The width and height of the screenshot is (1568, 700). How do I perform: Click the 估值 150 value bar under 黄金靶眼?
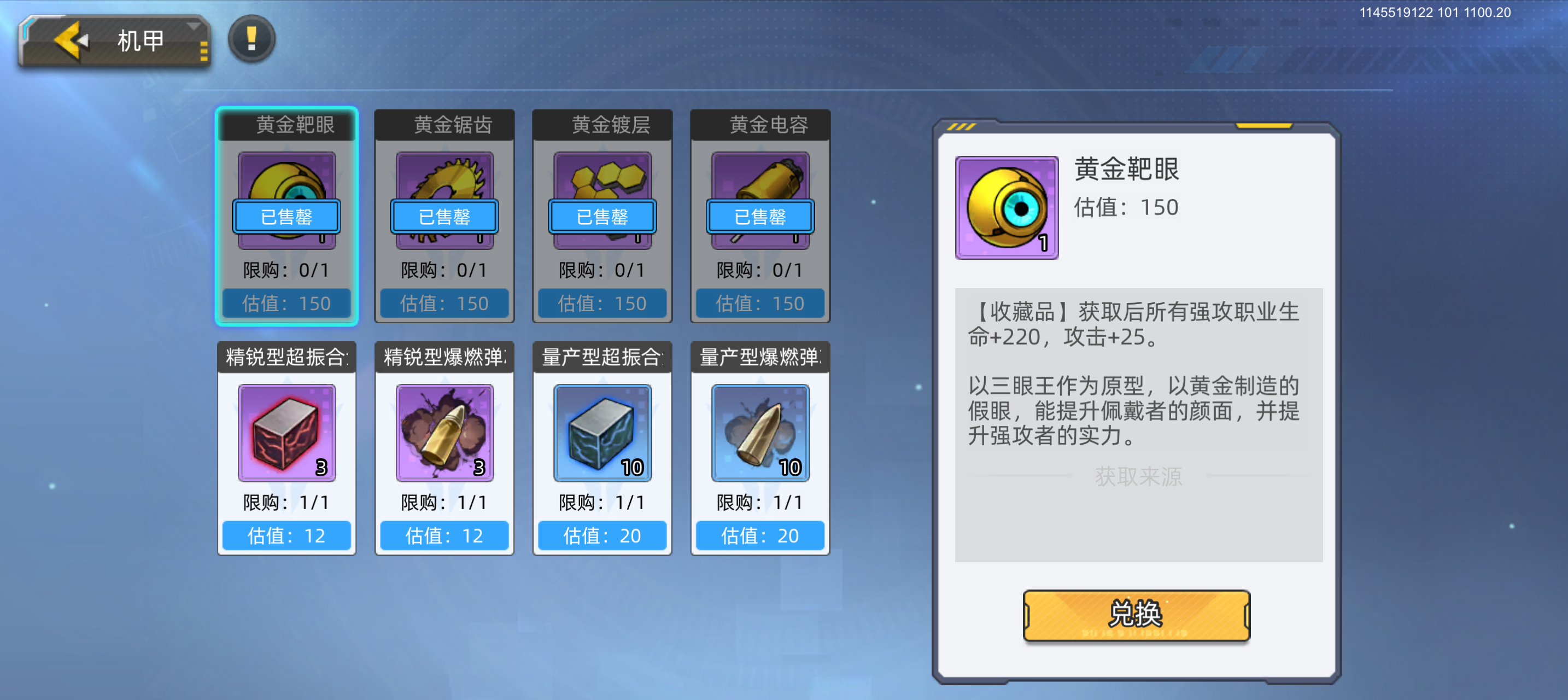tap(286, 303)
